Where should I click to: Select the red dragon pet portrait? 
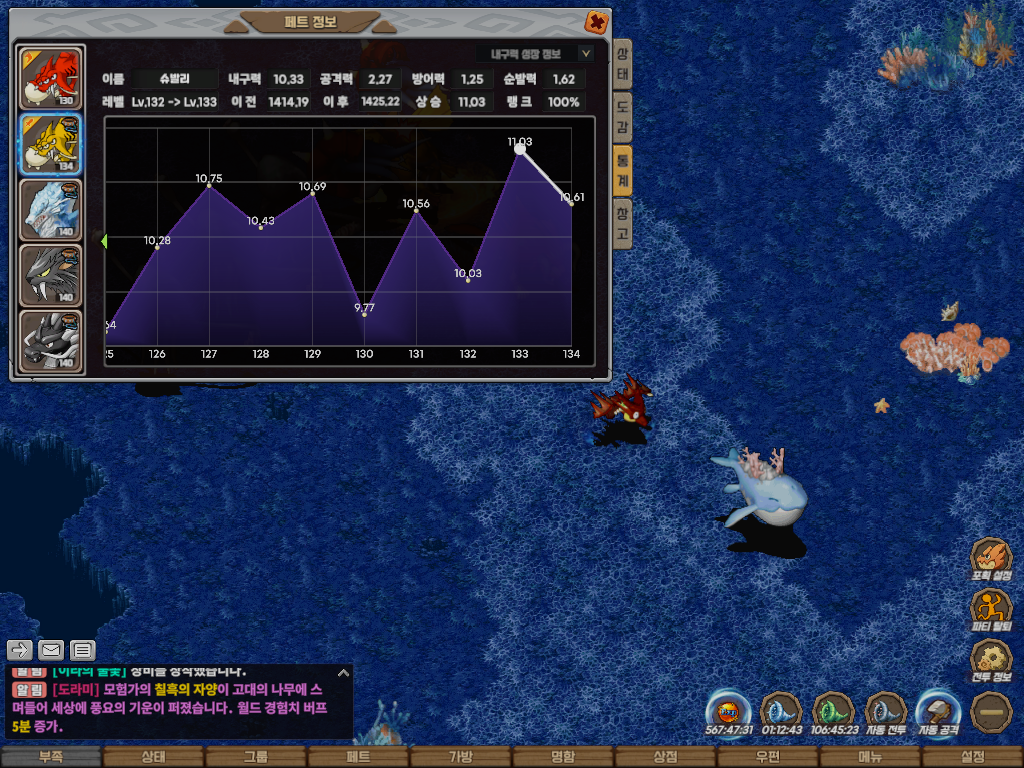coord(52,77)
